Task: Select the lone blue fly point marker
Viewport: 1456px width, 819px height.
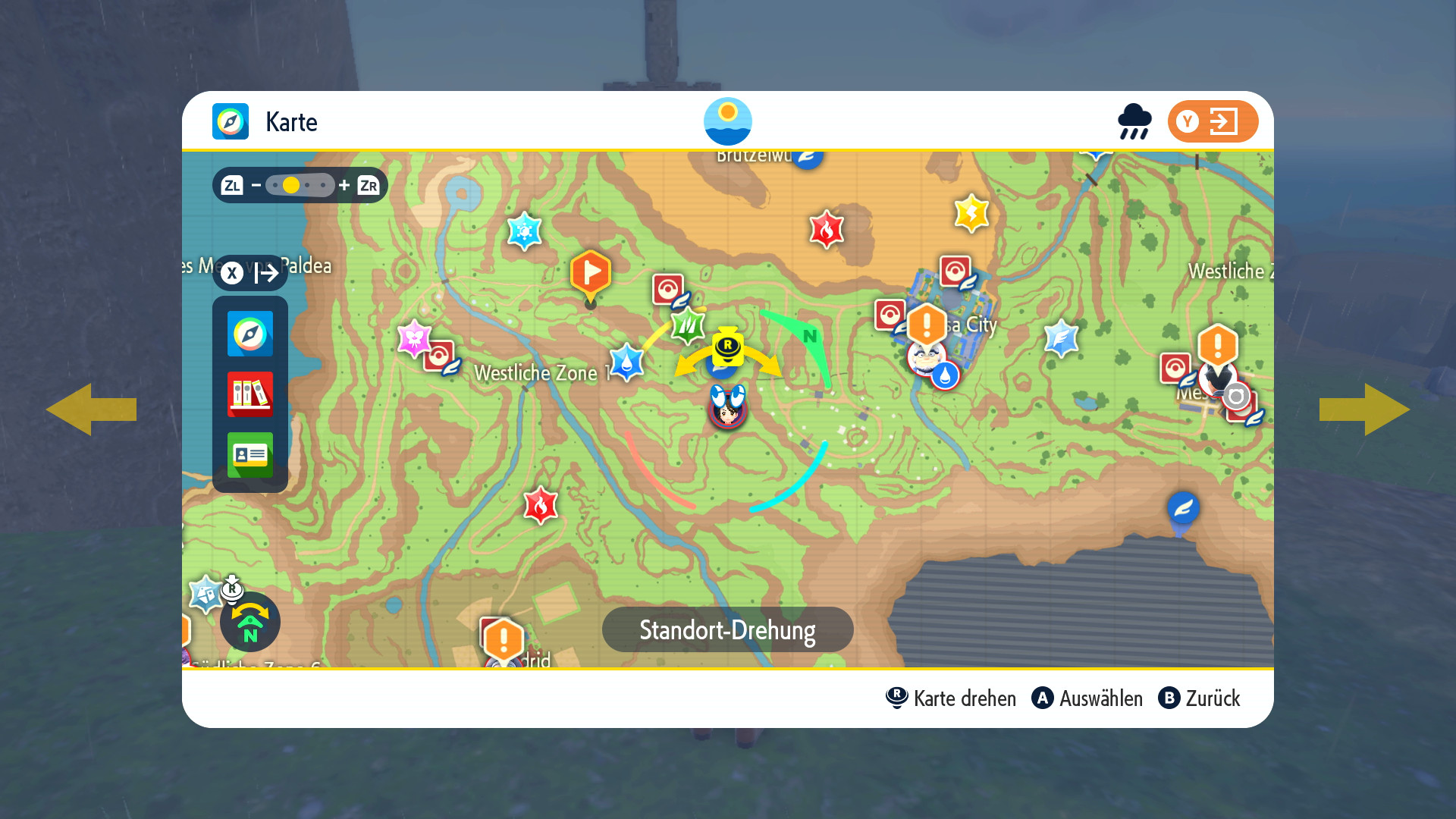Action: click(x=1183, y=508)
